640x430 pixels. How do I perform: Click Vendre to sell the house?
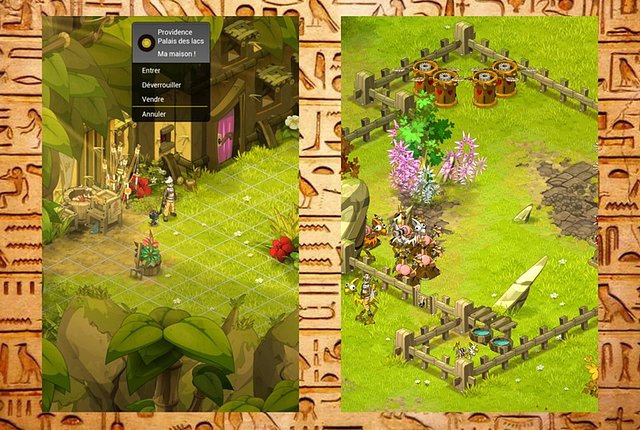[x=154, y=99]
